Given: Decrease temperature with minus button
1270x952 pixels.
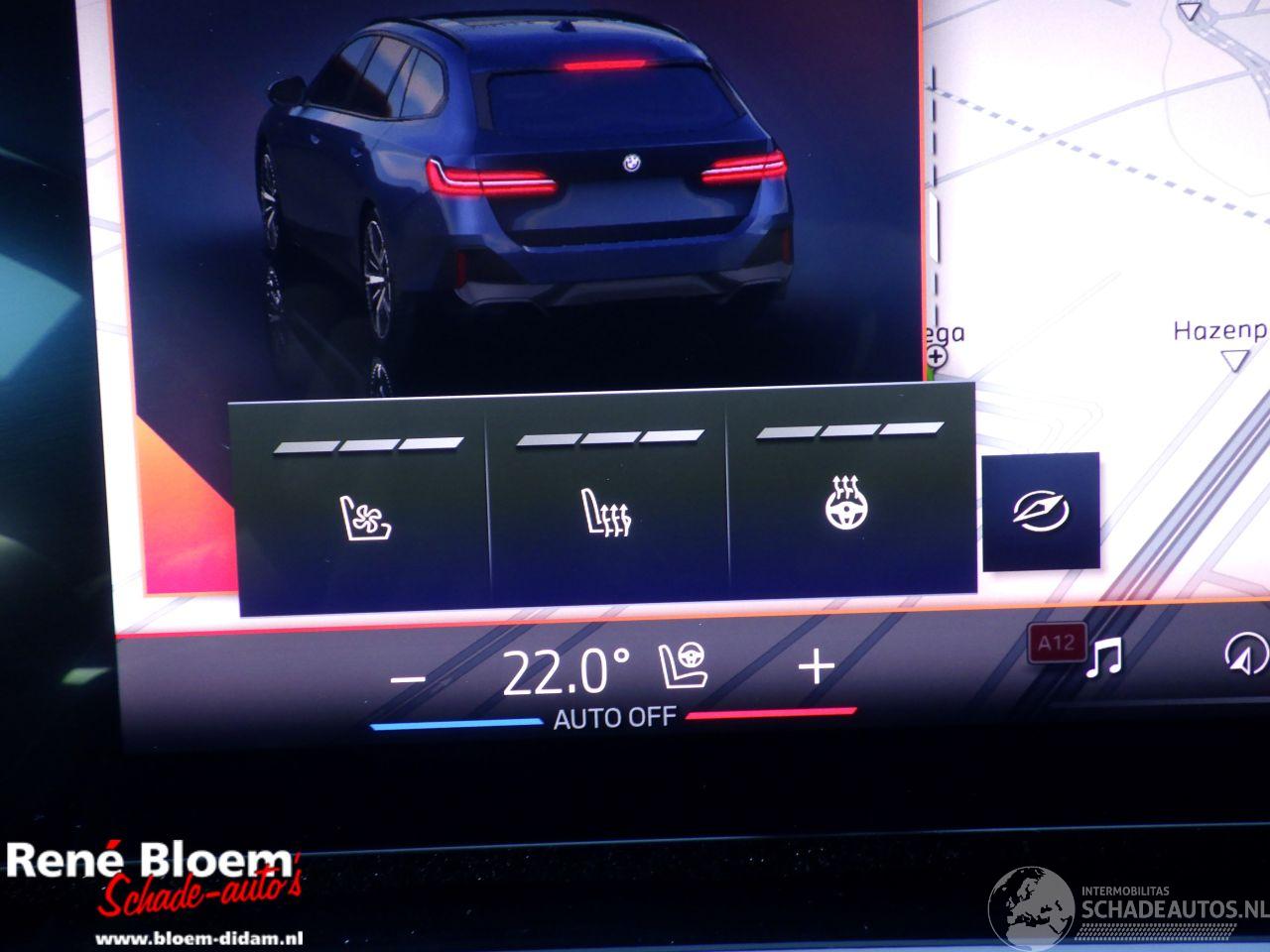Looking at the screenshot, I should coord(408,679).
